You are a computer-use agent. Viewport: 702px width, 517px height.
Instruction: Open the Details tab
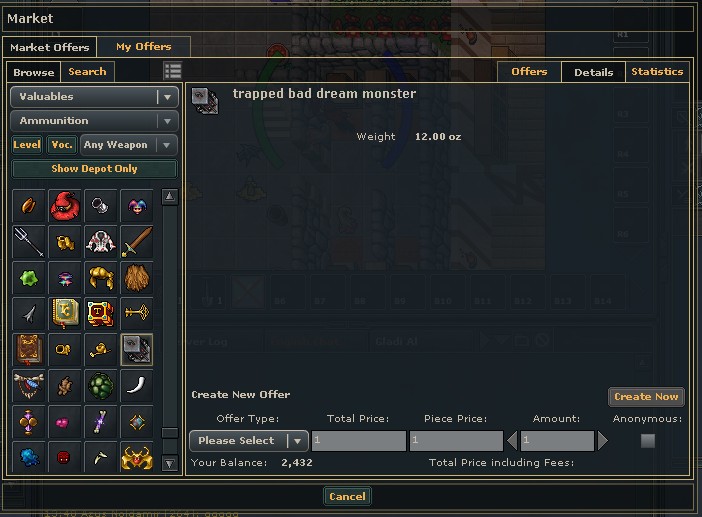[x=593, y=72]
